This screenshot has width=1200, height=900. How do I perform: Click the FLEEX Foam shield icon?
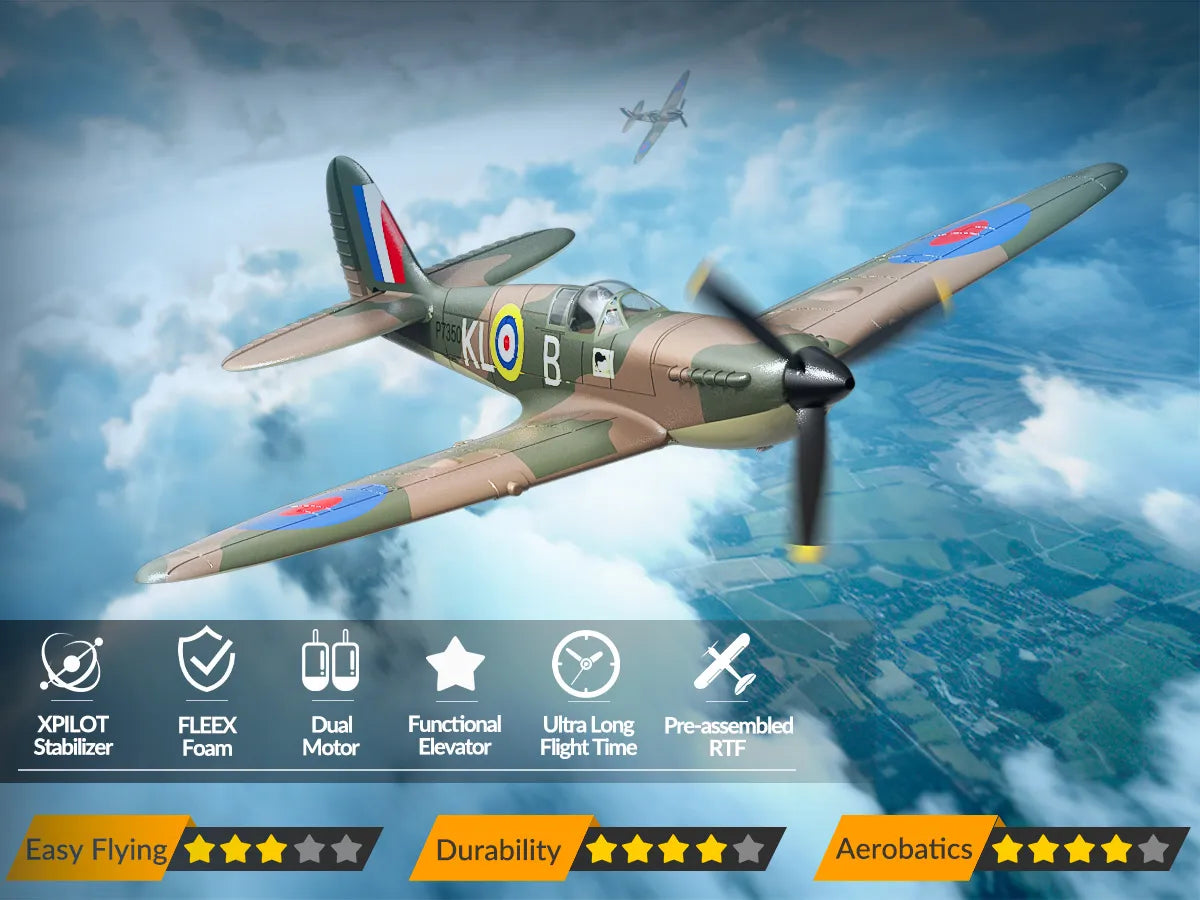[206, 661]
